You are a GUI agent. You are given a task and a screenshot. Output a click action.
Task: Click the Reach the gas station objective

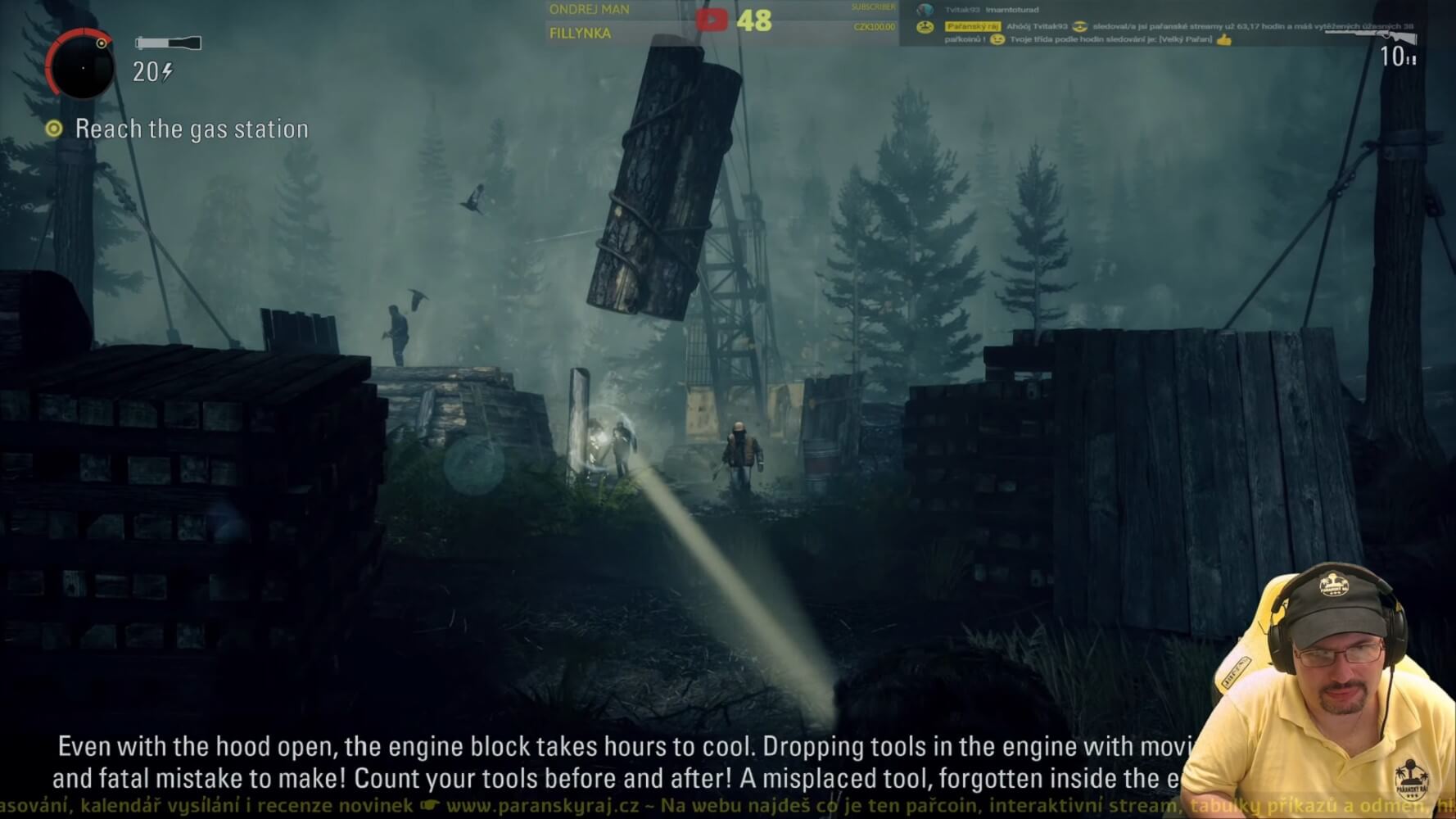(x=191, y=129)
